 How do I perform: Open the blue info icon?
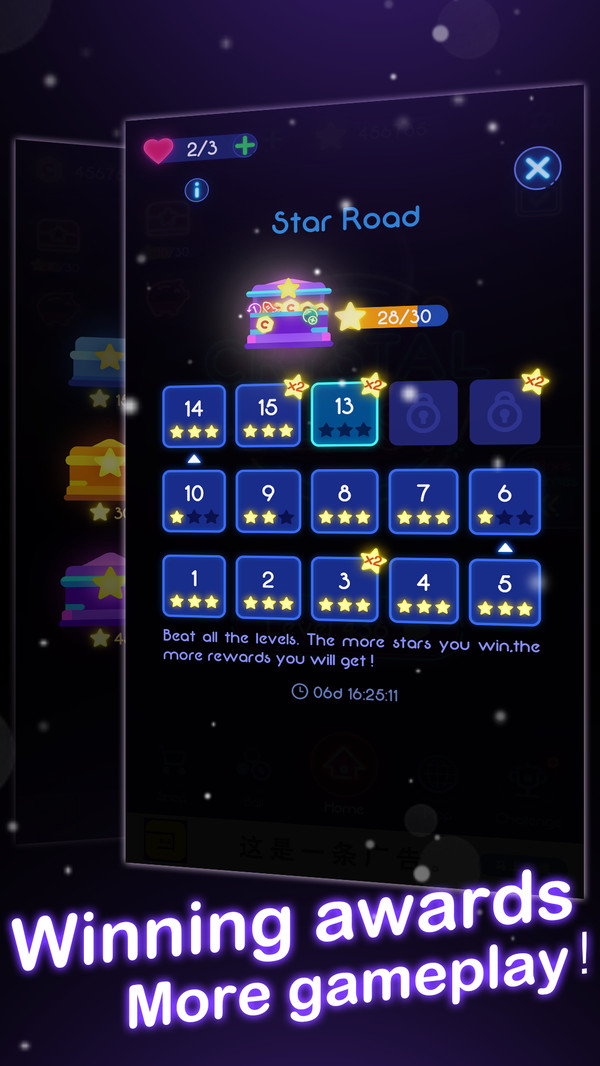click(x=196, y=189)
